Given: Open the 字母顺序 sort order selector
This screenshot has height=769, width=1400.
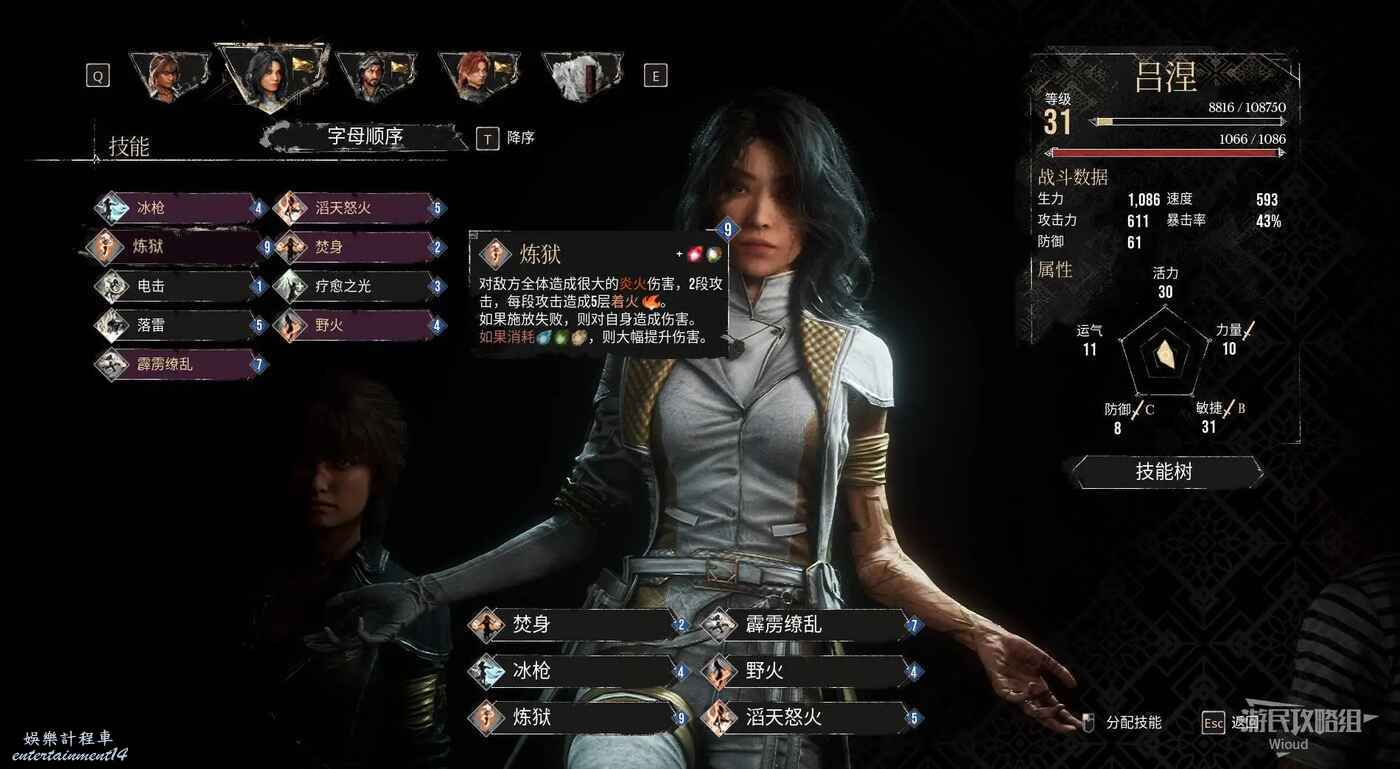Looking at the screenshot, I should point(365,137).
